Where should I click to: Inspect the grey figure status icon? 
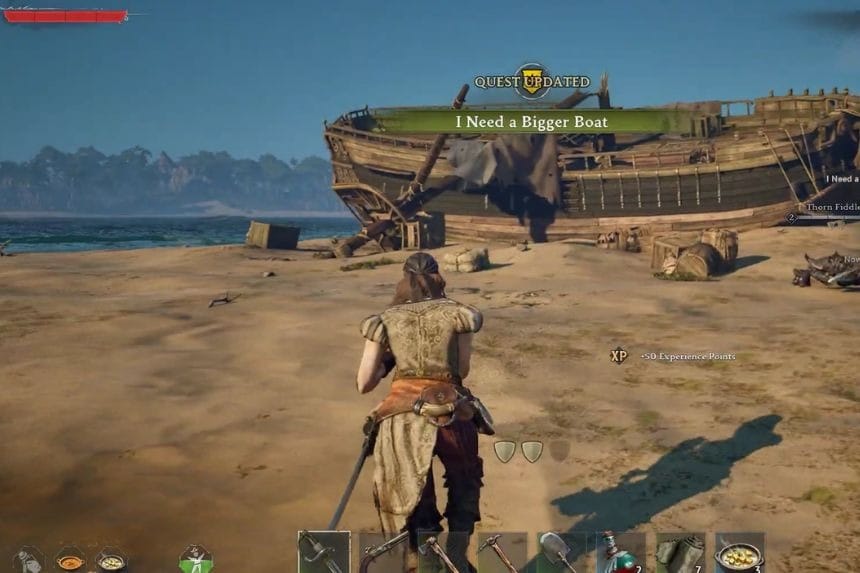tap(28, 558)
